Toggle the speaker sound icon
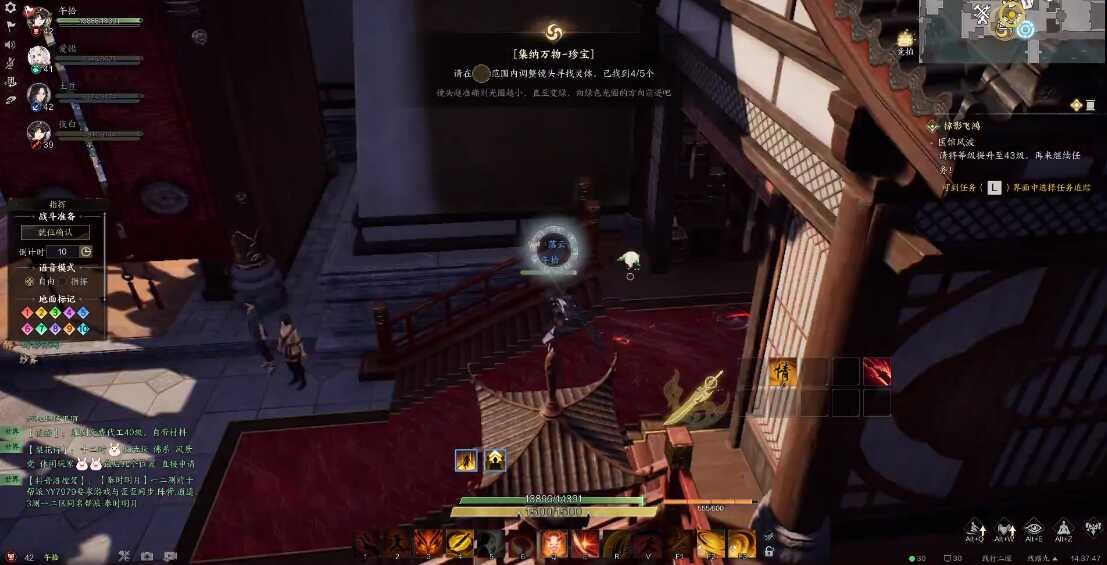Viewport: 1107px width, 565px height. [x=10, y=44]
